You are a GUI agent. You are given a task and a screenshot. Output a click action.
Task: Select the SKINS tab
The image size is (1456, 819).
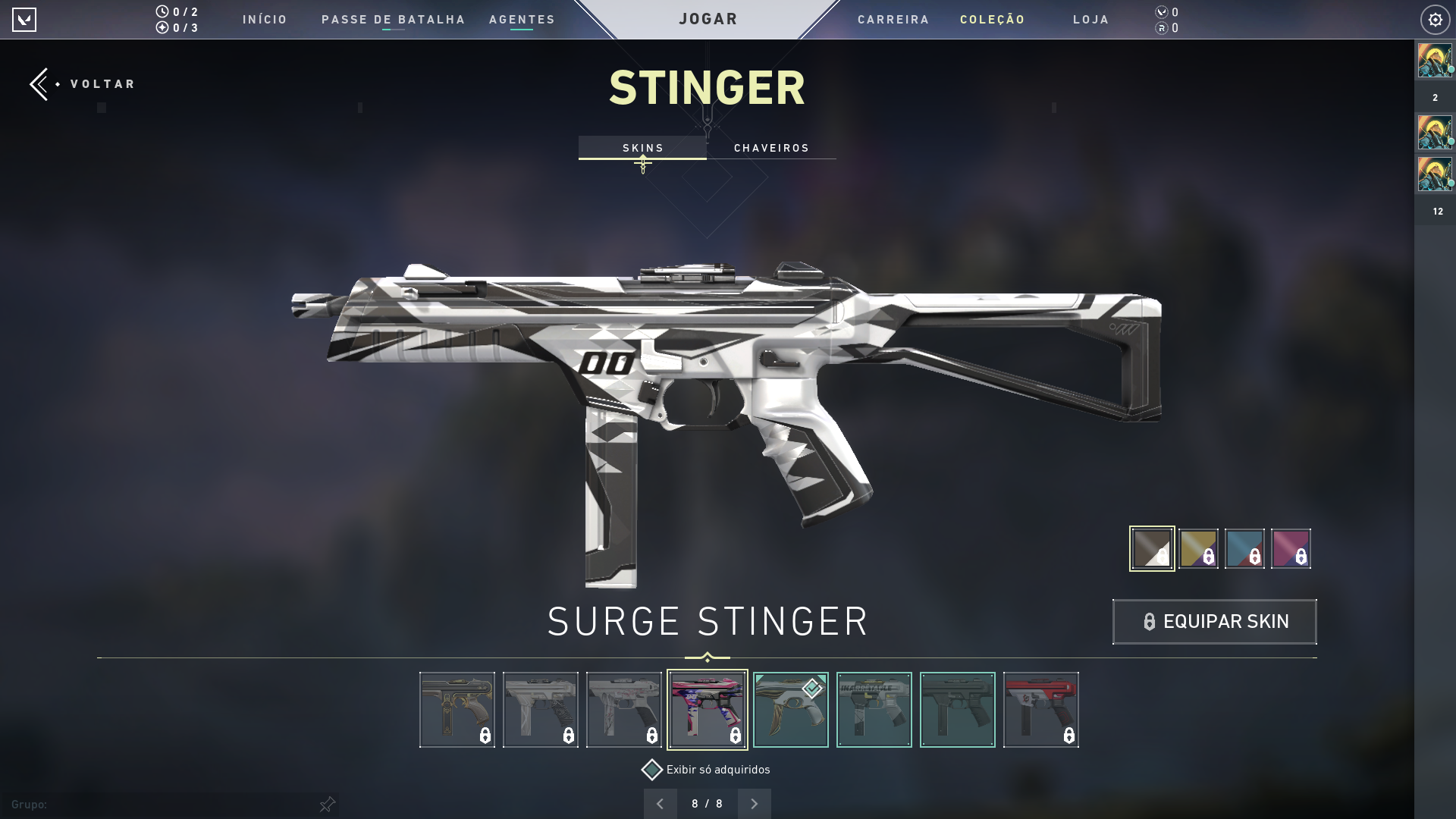[642, 148]
